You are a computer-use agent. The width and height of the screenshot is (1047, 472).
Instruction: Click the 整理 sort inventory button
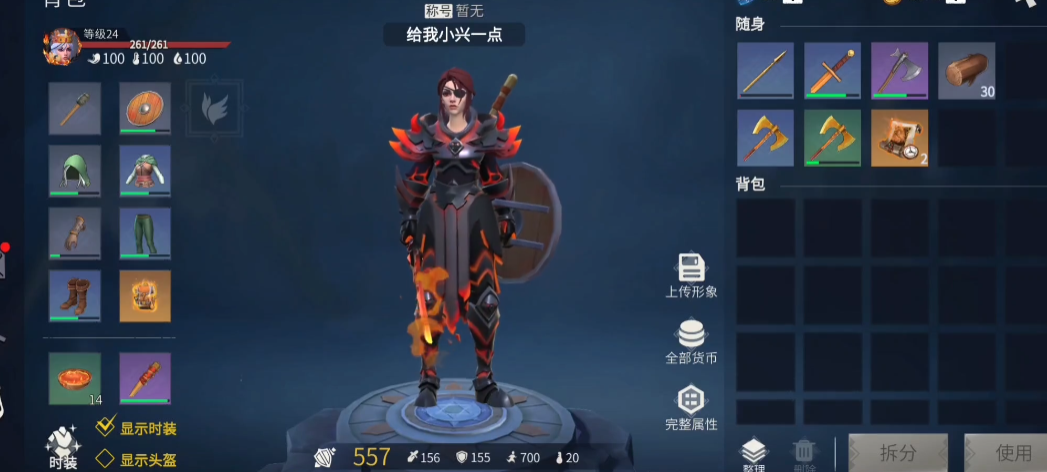pyautogui.click(x=752, y=455)
